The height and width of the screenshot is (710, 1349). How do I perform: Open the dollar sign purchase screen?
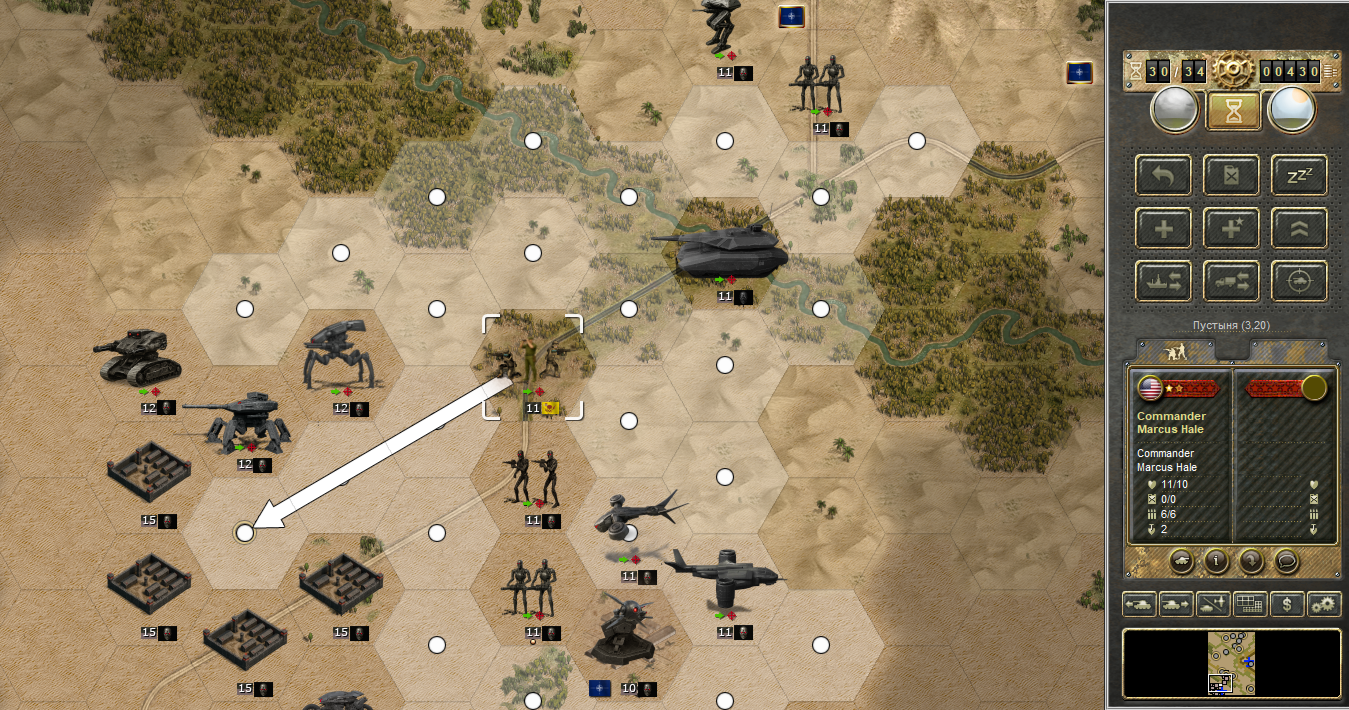click(1286, 604)
